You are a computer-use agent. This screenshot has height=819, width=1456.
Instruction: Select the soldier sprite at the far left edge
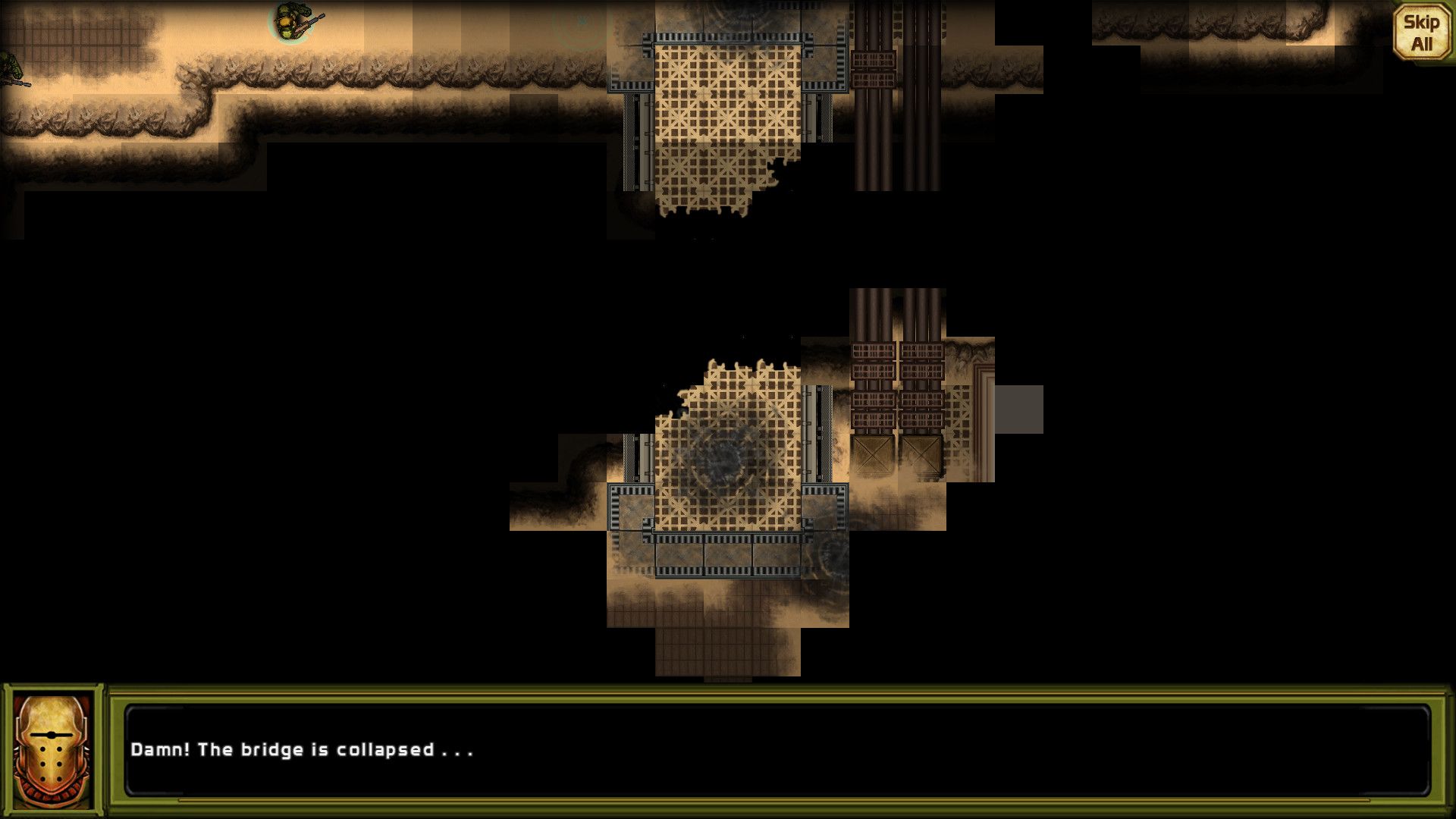(11, 67)
